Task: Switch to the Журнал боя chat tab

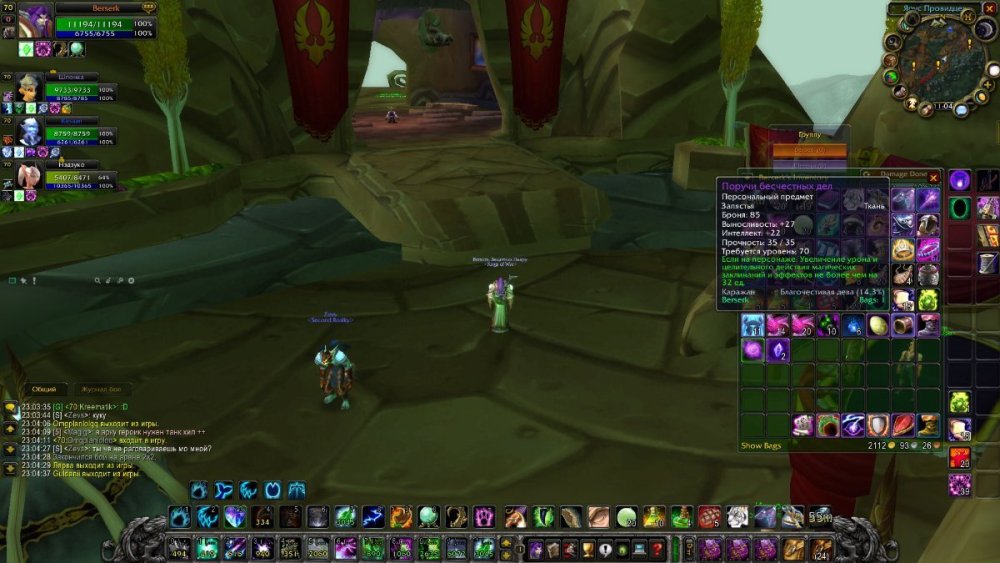Action: coord(100,389)
